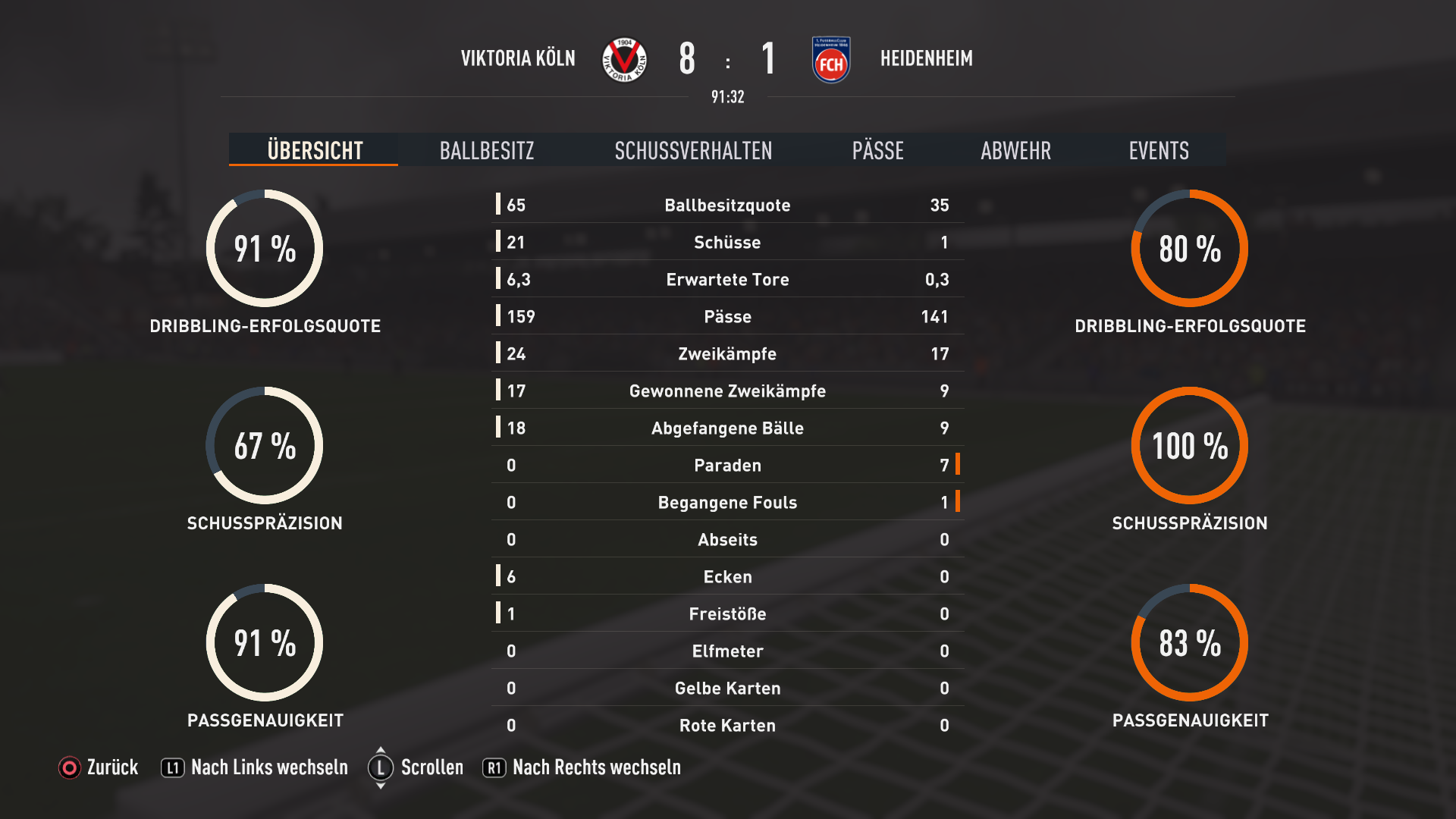Switch to the Abwehr tab
The image size is (1456, 819).
[1015, 150]
